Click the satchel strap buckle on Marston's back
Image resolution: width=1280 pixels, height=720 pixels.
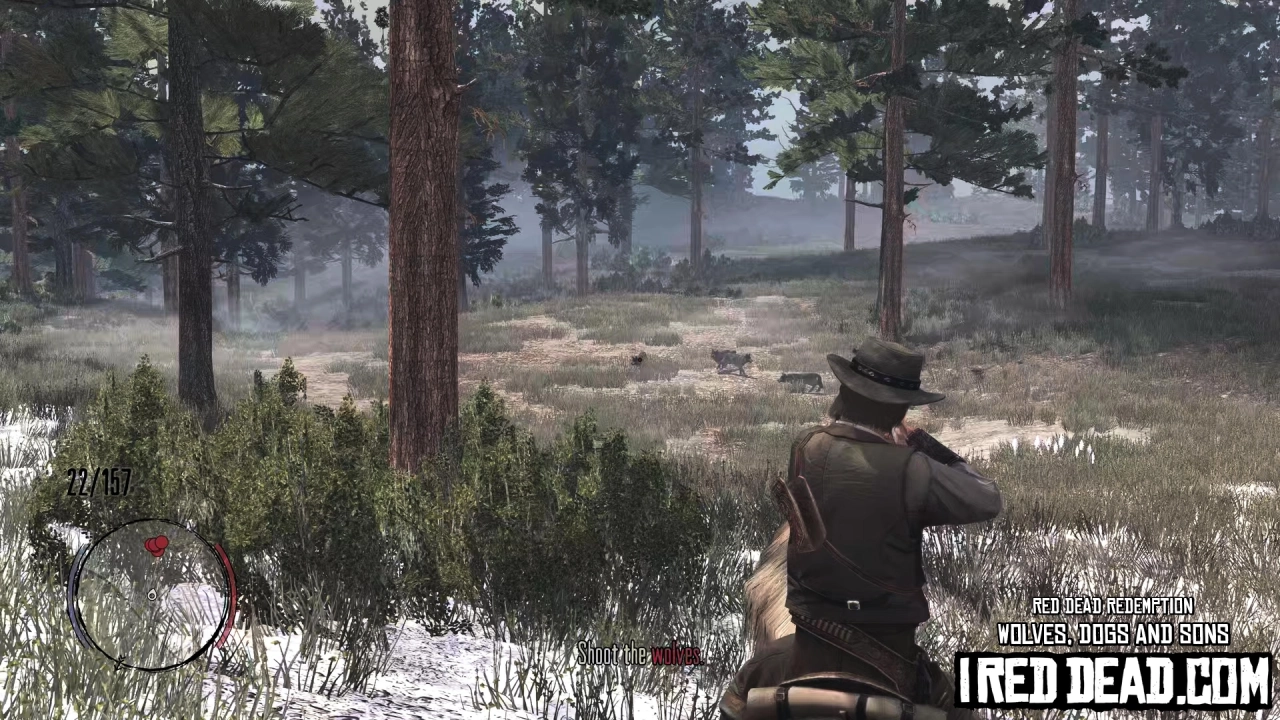[x=852, y=605]
